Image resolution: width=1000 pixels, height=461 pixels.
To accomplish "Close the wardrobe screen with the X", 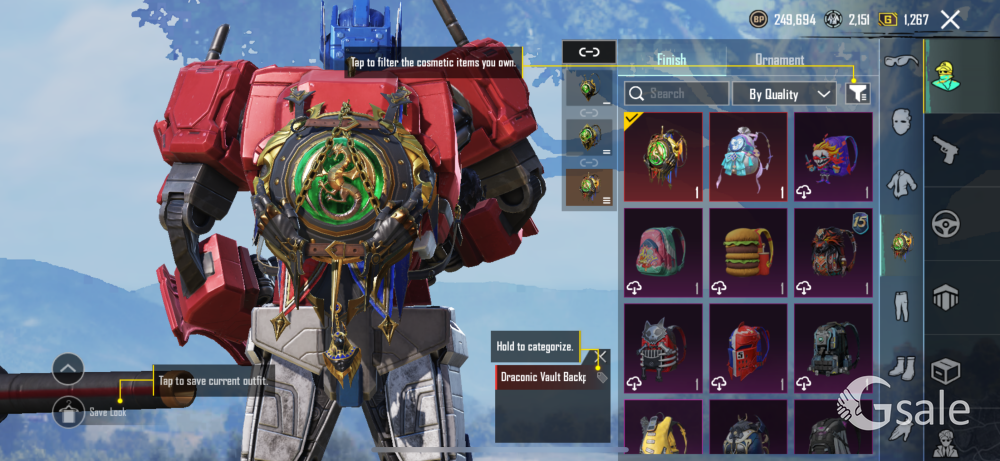I will click(x=950, y=19).
